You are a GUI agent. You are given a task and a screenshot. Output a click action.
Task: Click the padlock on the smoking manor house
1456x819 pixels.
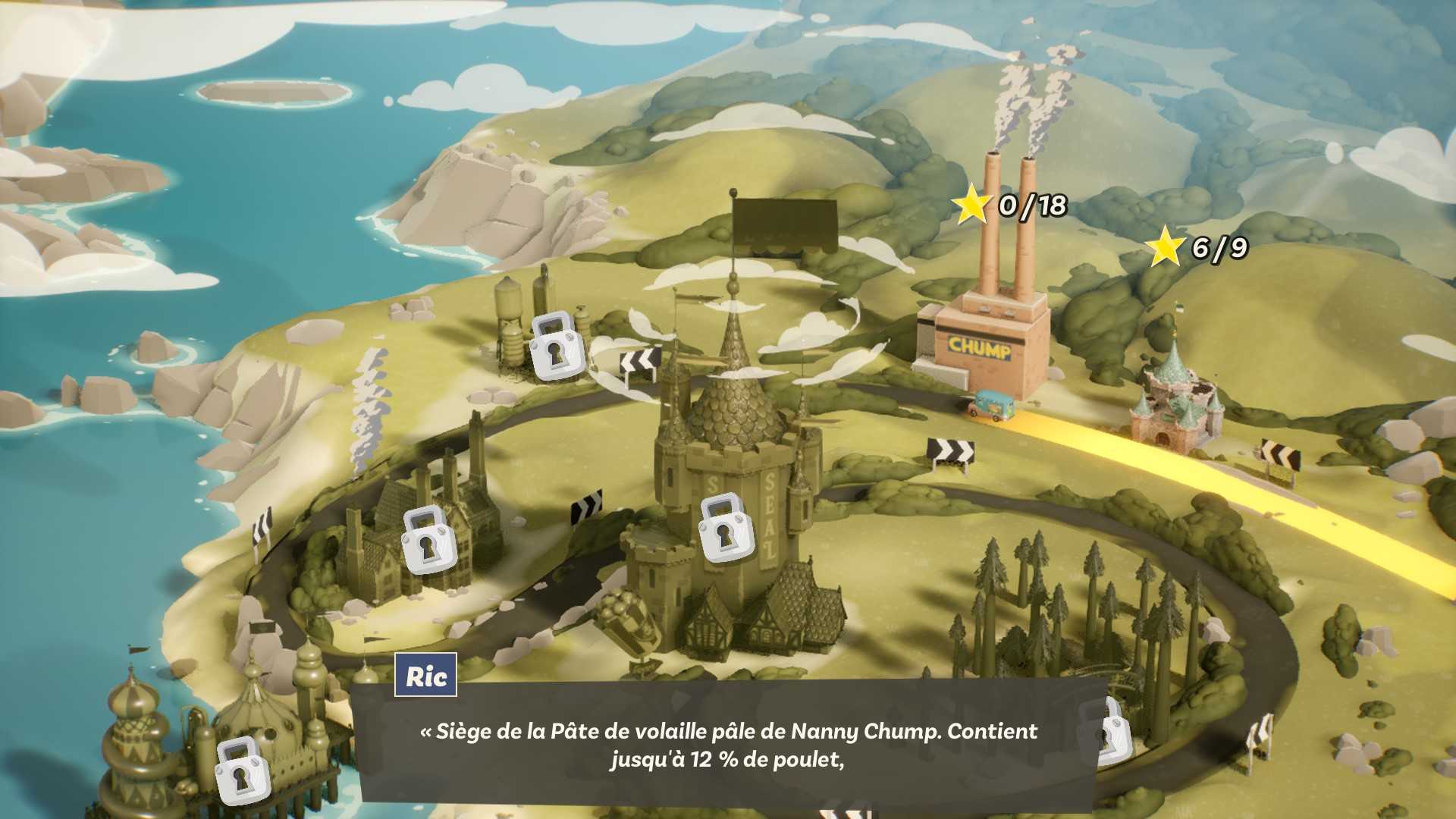[428, 539]
